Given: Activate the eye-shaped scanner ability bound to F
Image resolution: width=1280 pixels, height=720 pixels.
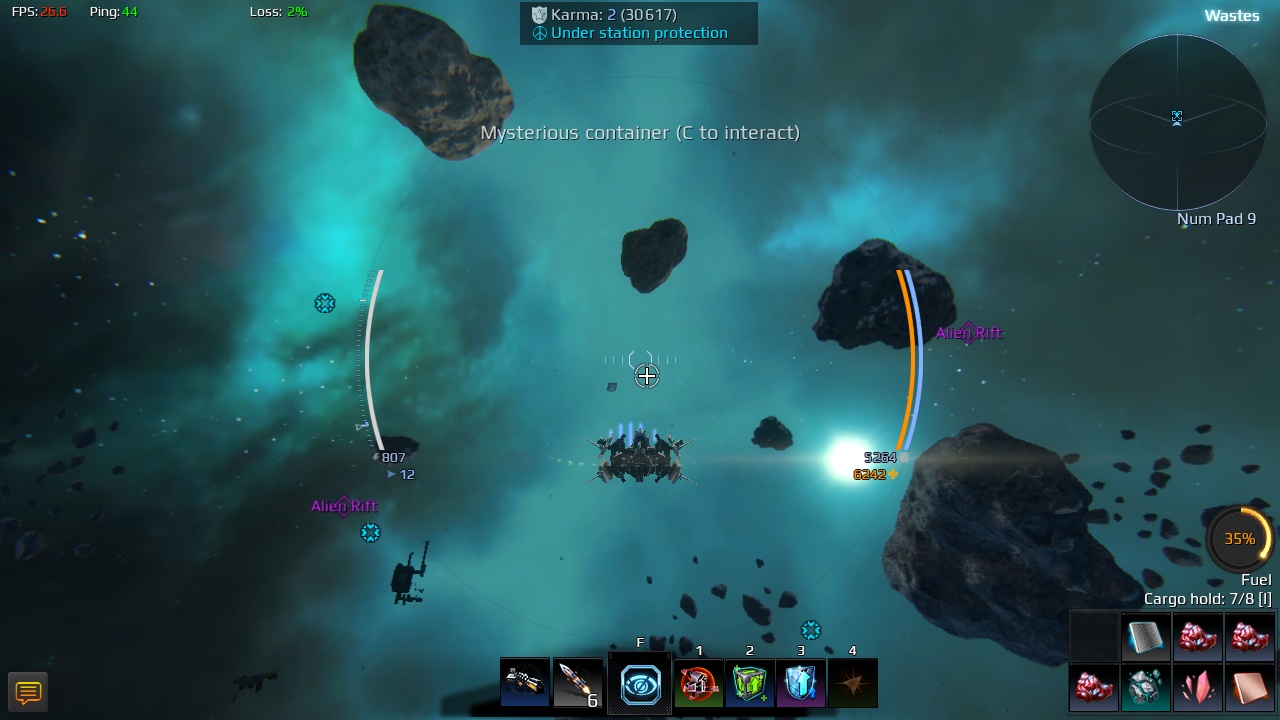Looking at the screenshot, I should click(639, 683).
